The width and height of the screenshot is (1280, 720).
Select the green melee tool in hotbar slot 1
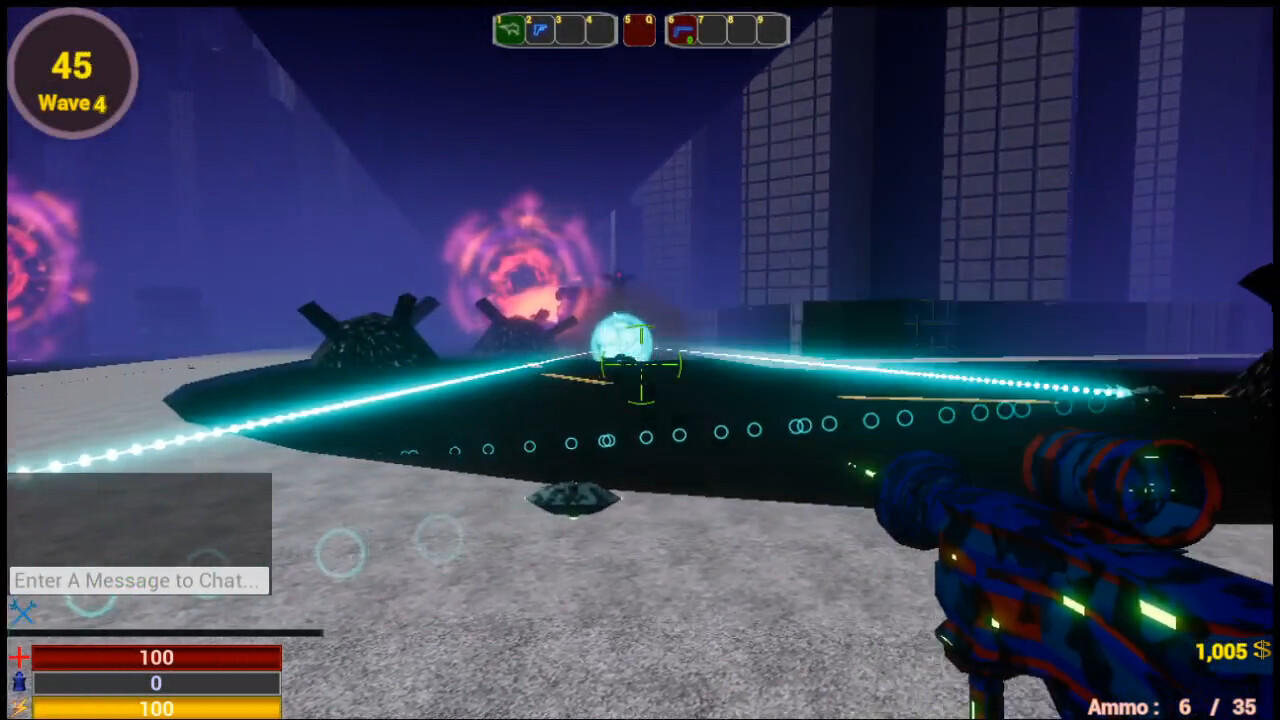[510, 30]
